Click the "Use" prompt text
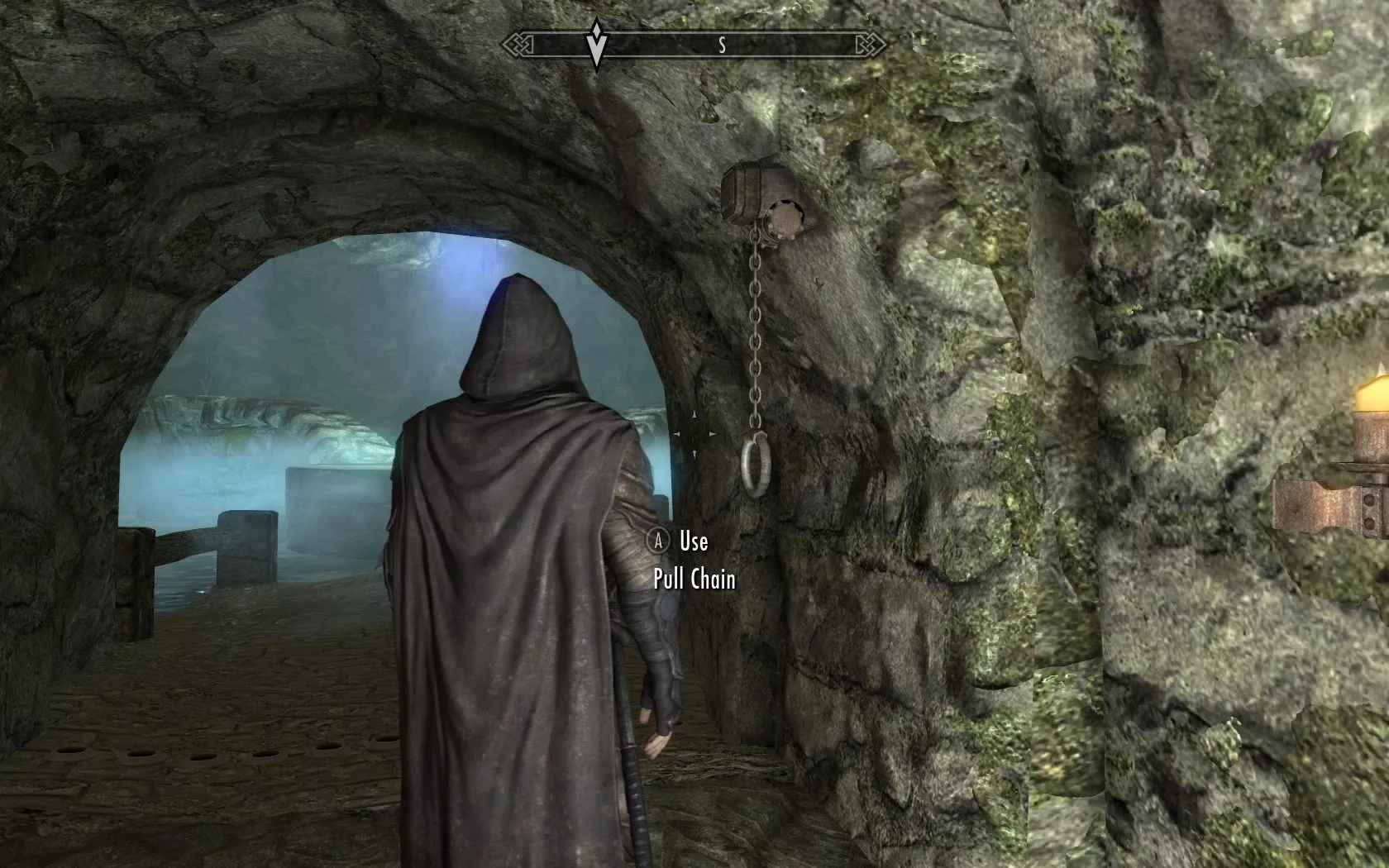The height and width of the screenshot is (868, 1389). point(694,544)
